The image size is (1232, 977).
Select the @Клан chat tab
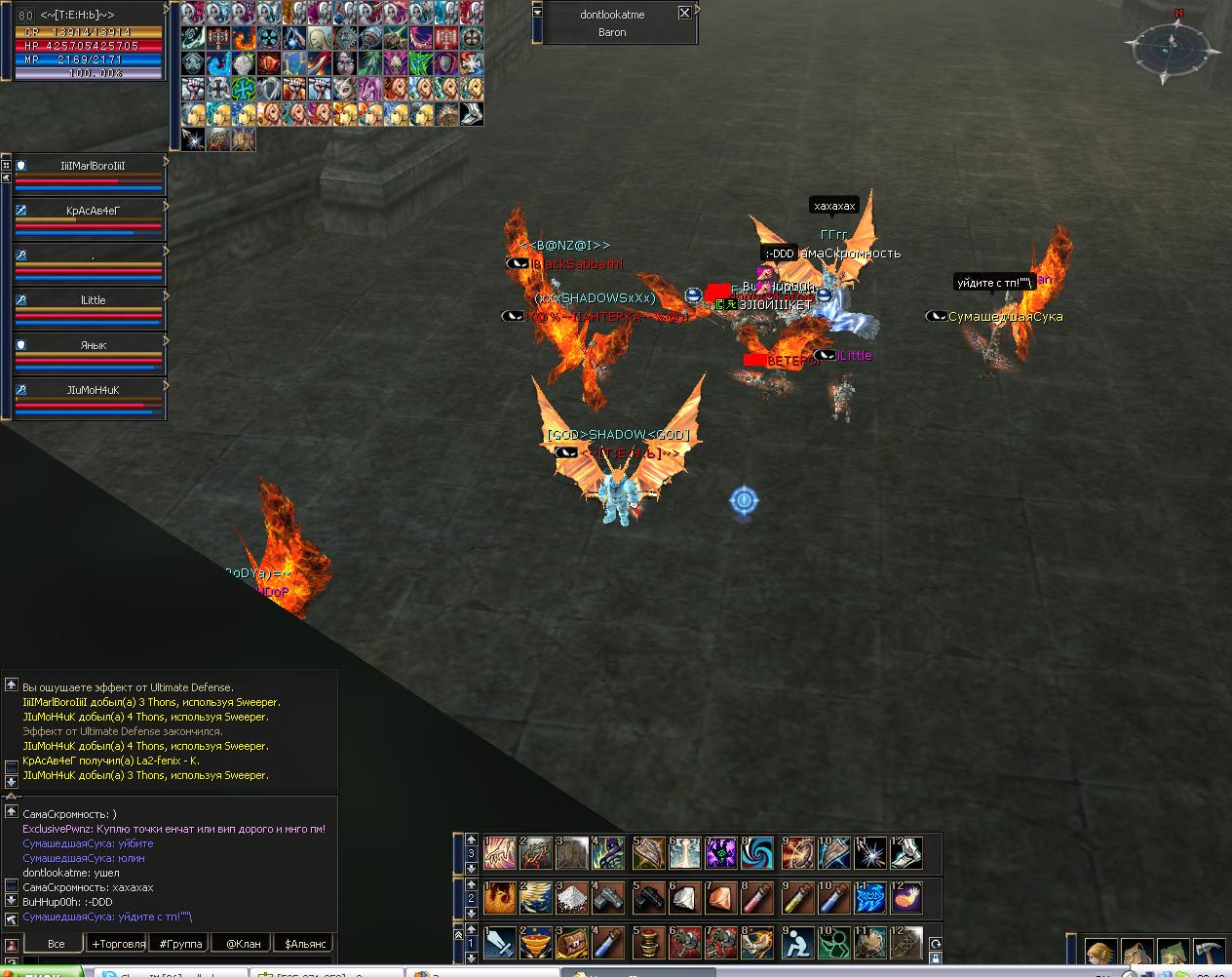243,944
